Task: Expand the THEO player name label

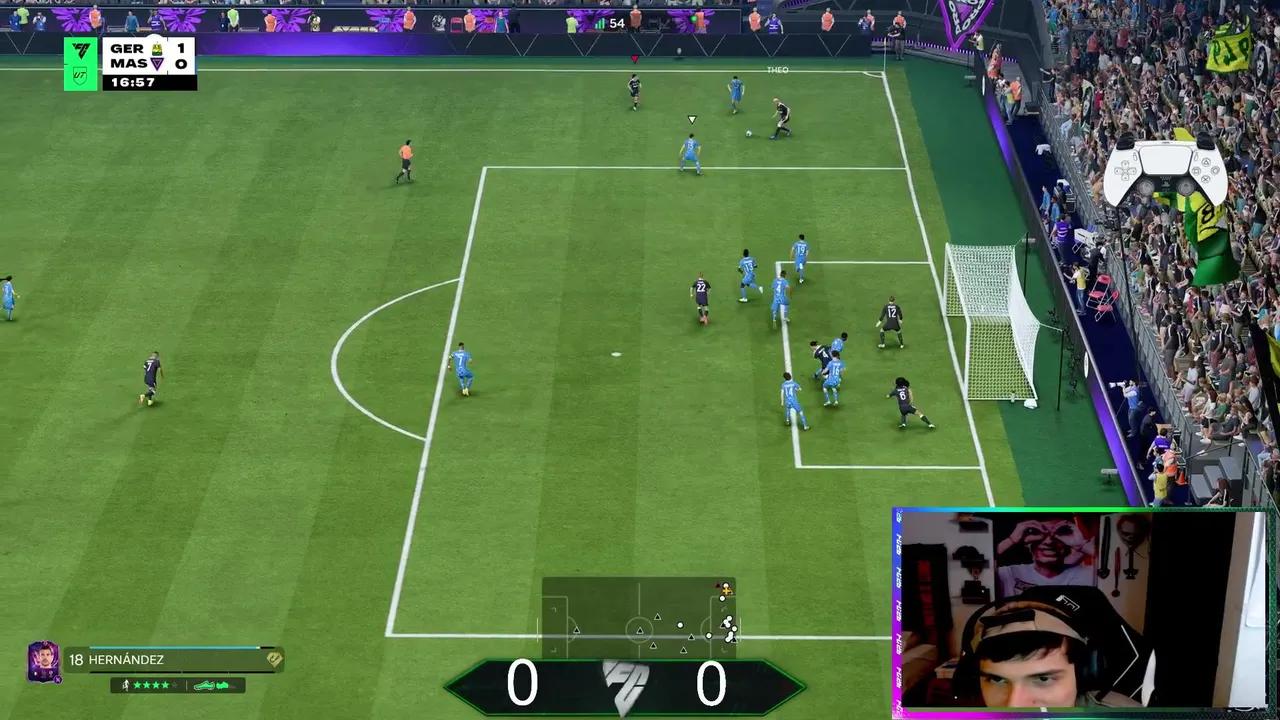Action: 780,69
